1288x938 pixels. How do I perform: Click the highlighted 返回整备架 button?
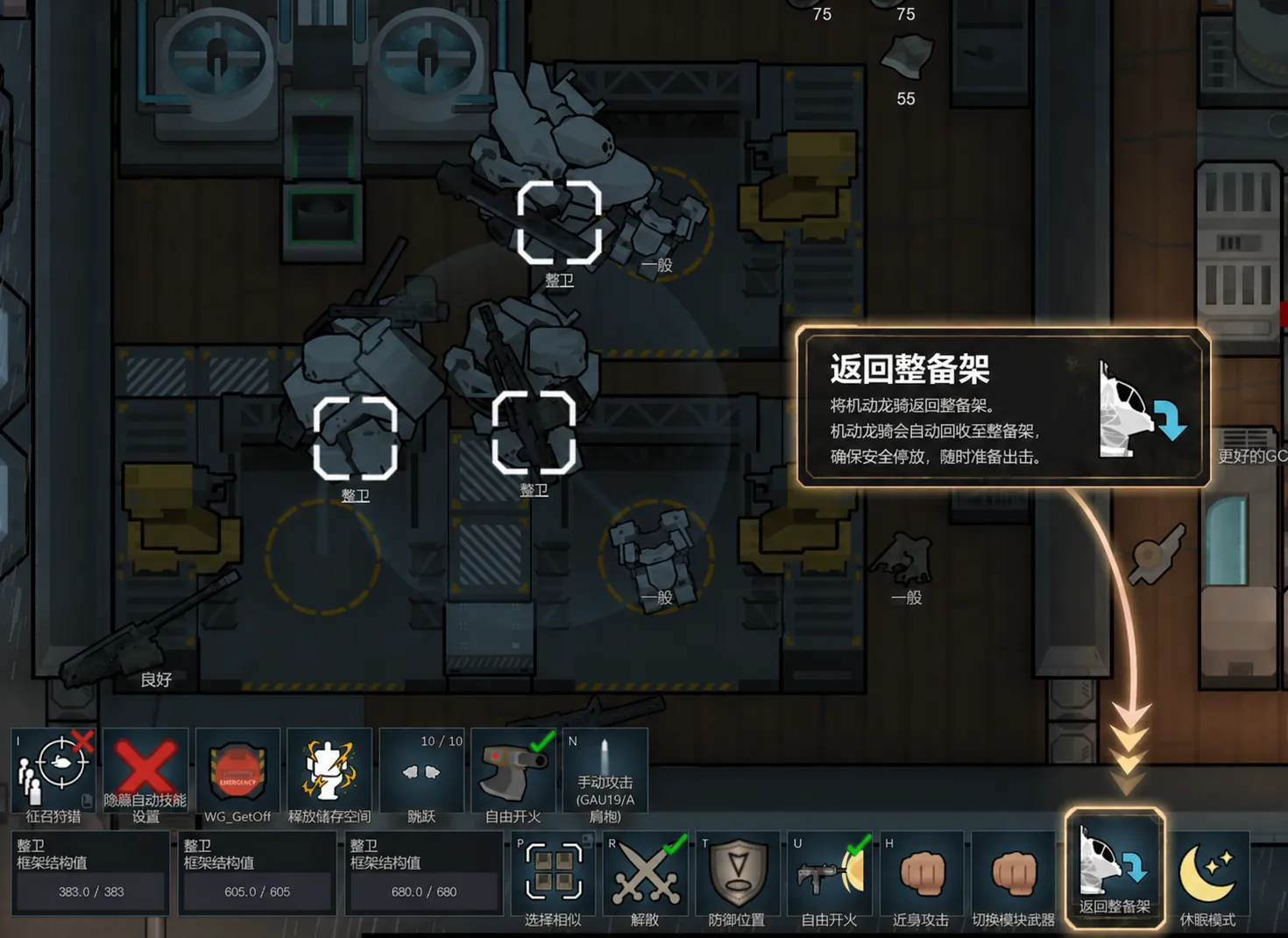click(1115, 870)
